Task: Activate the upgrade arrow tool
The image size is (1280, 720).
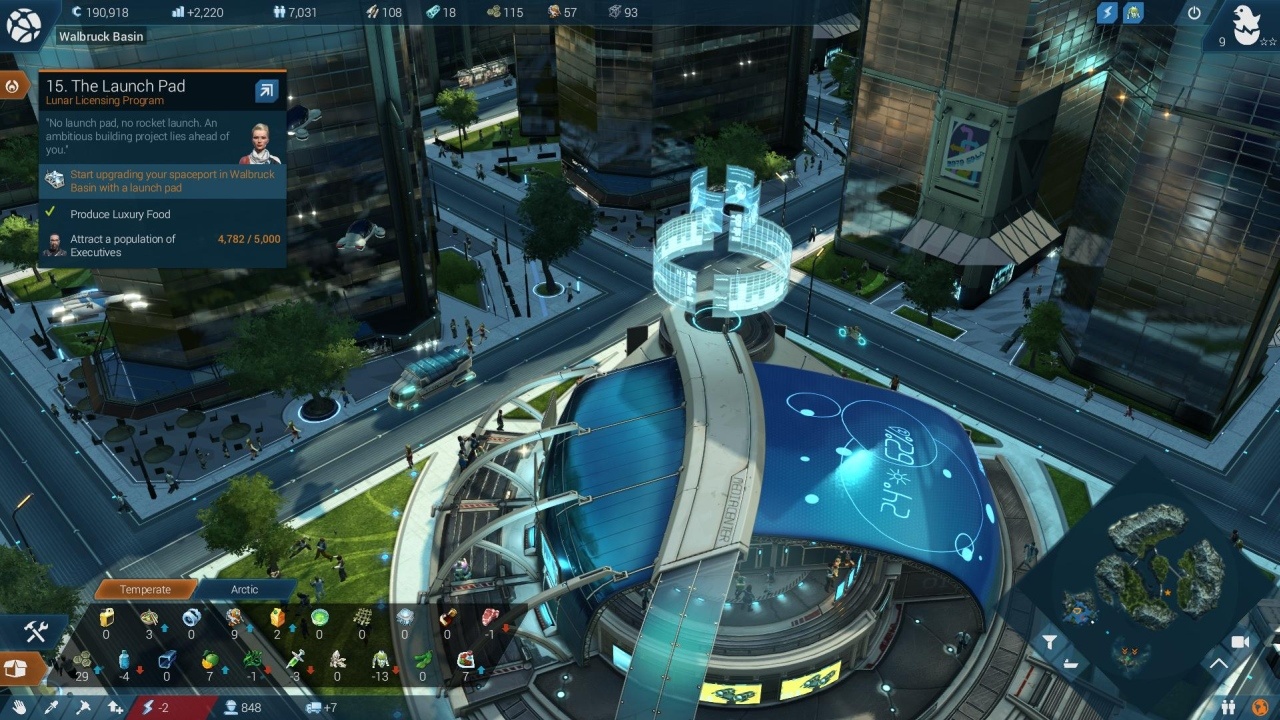Action: click(x=115, y=708)
